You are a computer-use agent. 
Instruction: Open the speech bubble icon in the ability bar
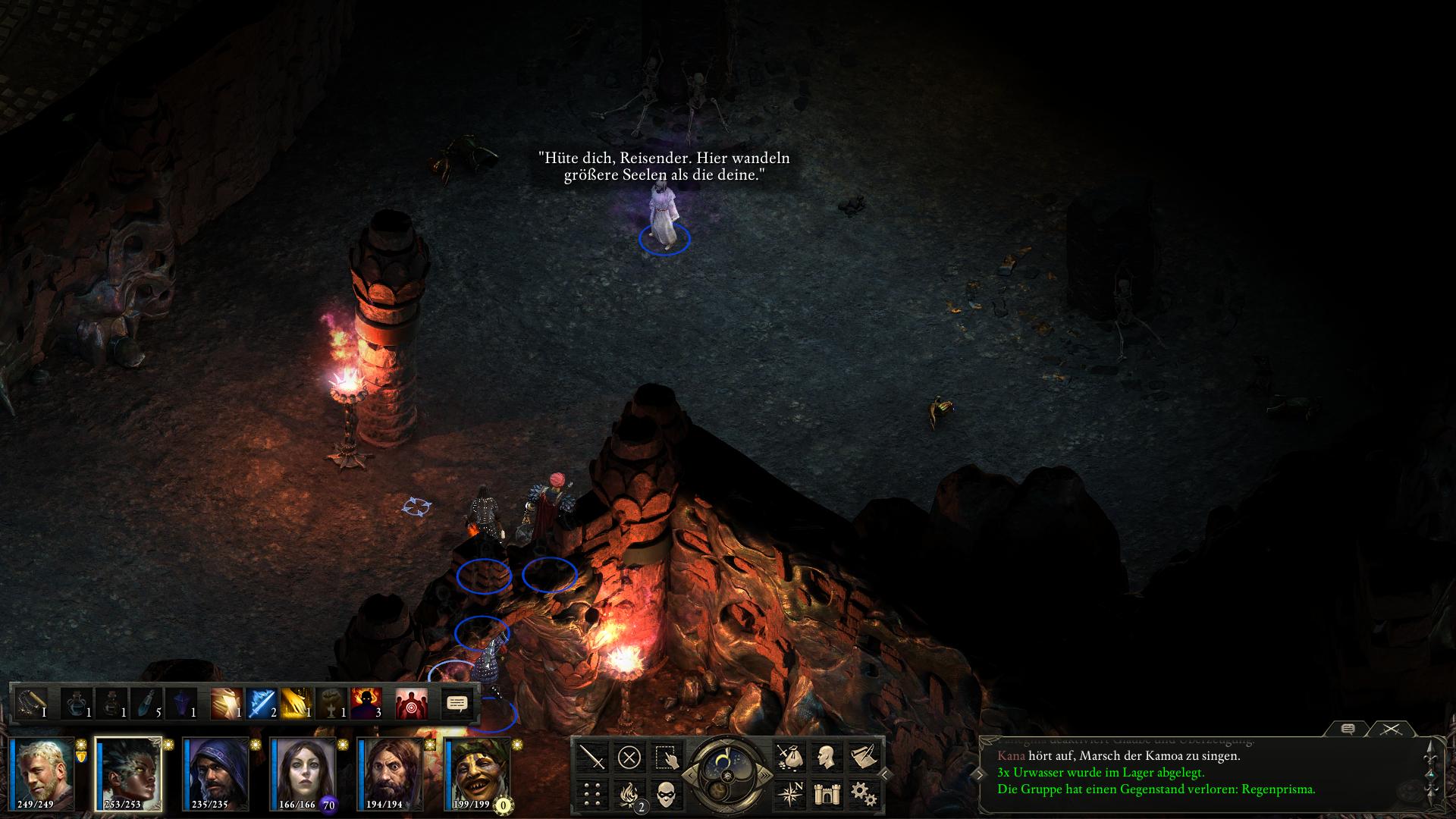[x=457, y=704]
